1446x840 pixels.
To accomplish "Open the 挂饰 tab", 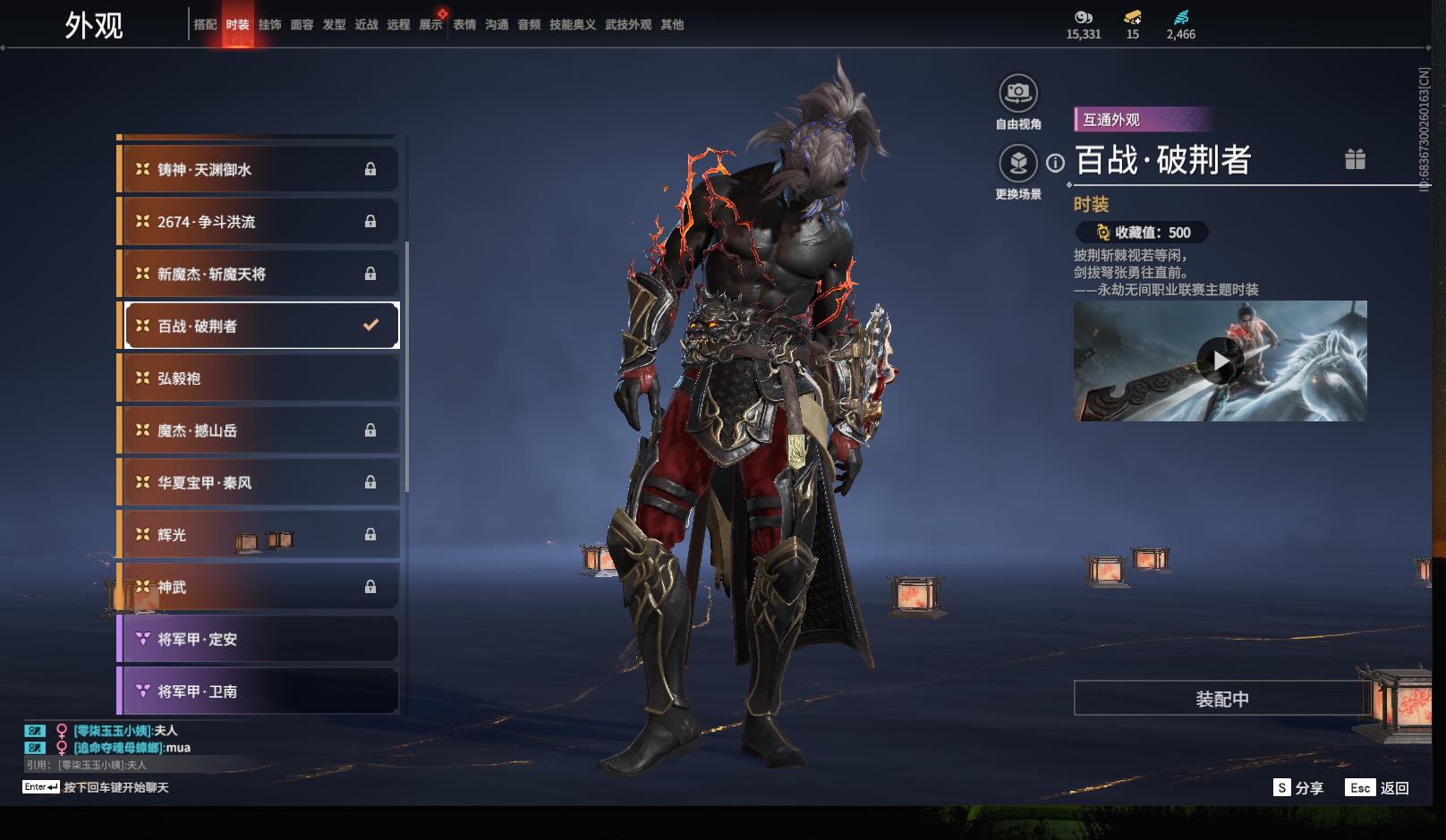I will (269, 25).
